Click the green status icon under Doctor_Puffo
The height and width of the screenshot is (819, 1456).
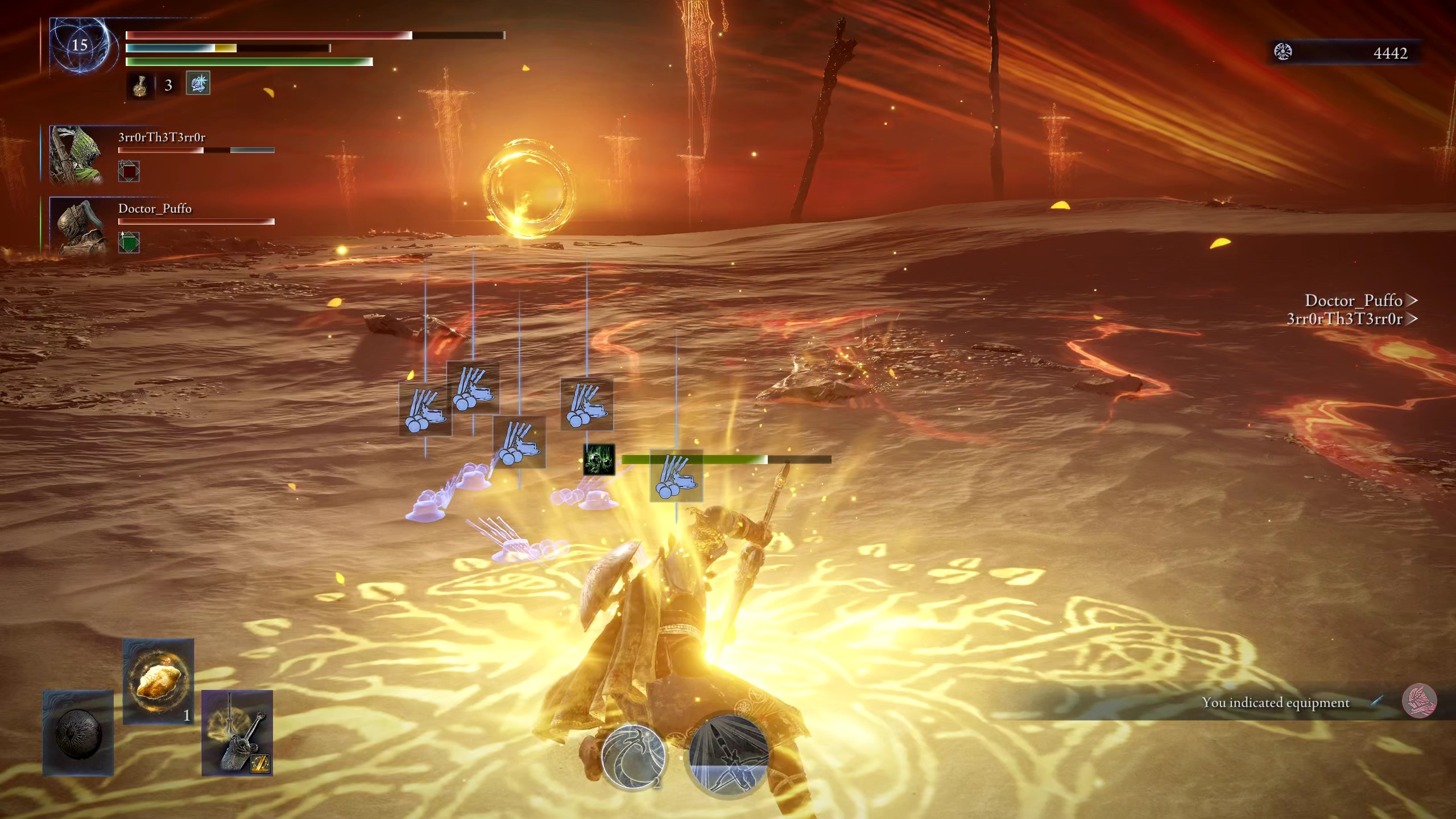click(x=129, y=242)
